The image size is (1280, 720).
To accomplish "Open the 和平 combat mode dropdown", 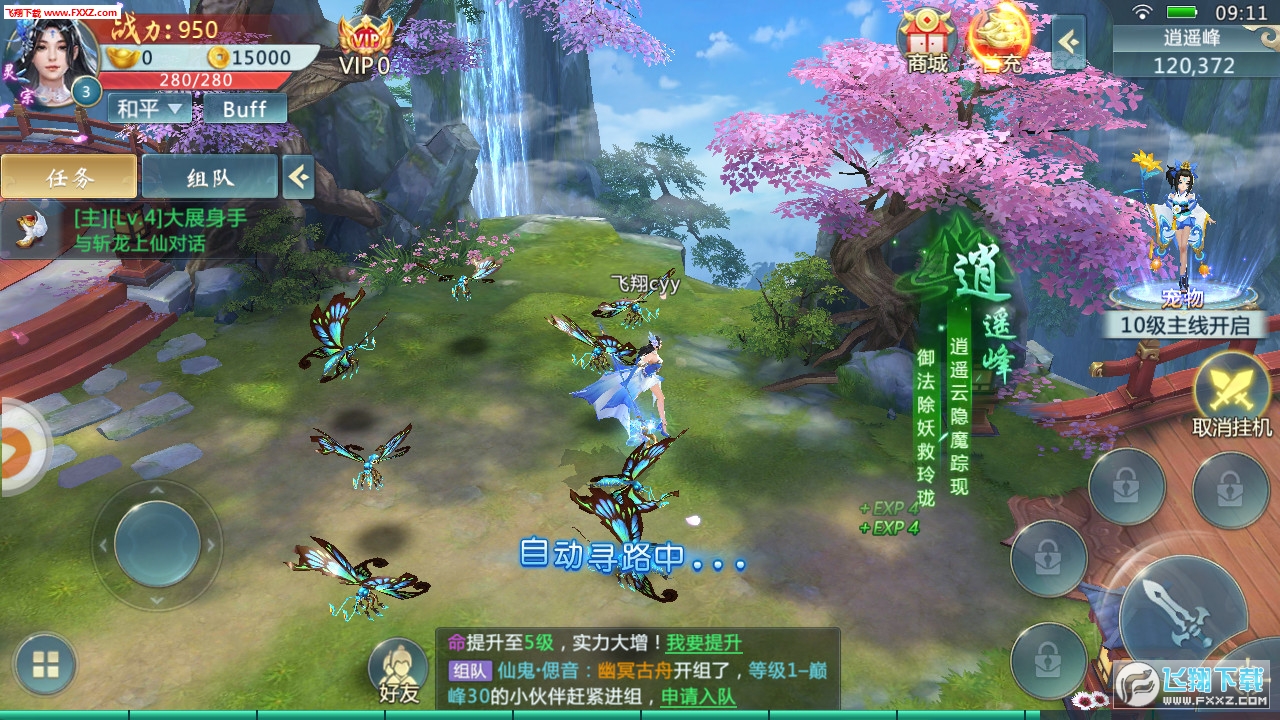I will coord(149,108).
